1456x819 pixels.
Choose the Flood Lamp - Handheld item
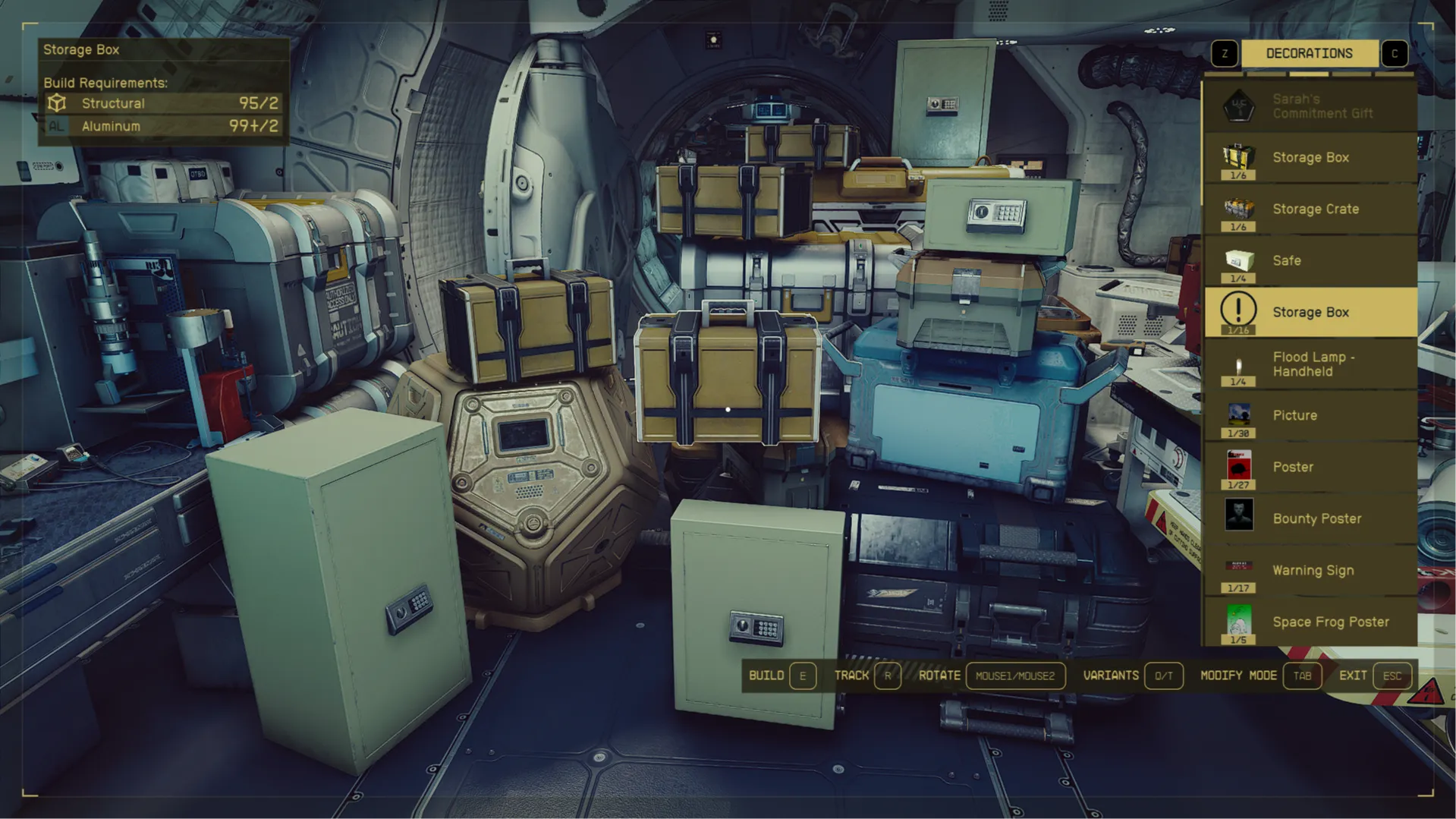click(1310, 364)
